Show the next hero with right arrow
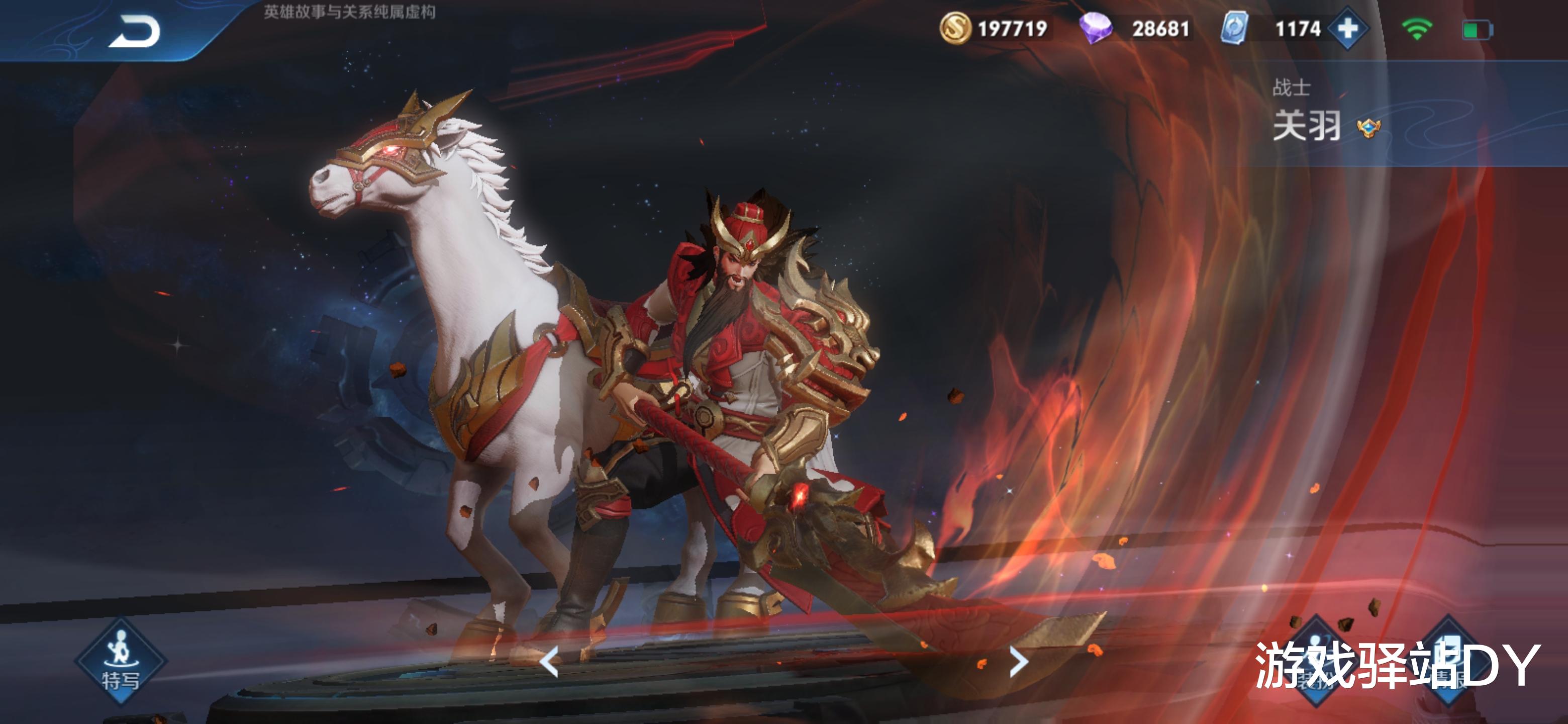The image size is (1568, 724). pos(1018,661)
